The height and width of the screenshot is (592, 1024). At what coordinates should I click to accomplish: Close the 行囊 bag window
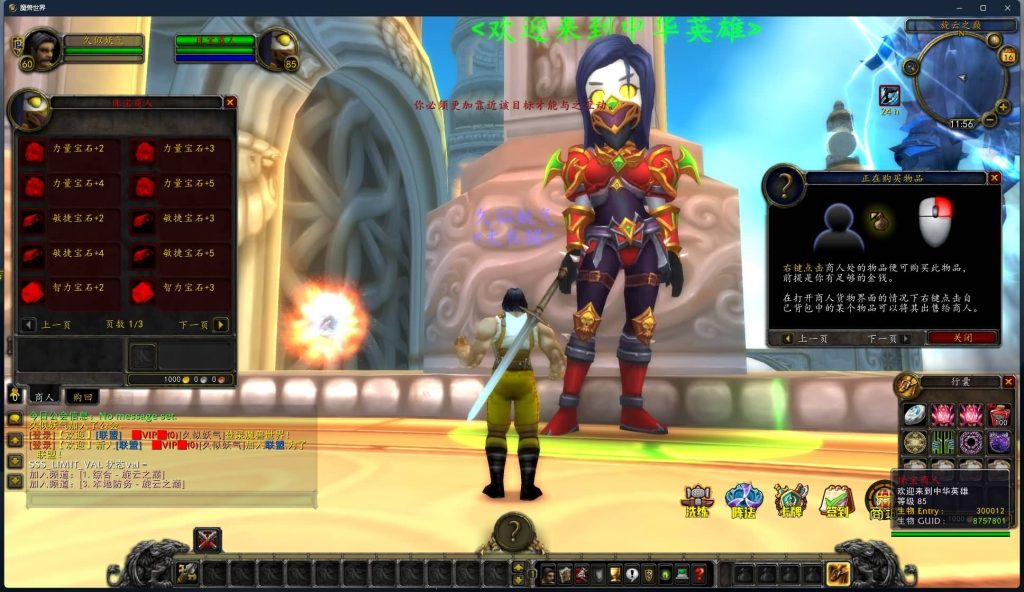point(1007,381)
